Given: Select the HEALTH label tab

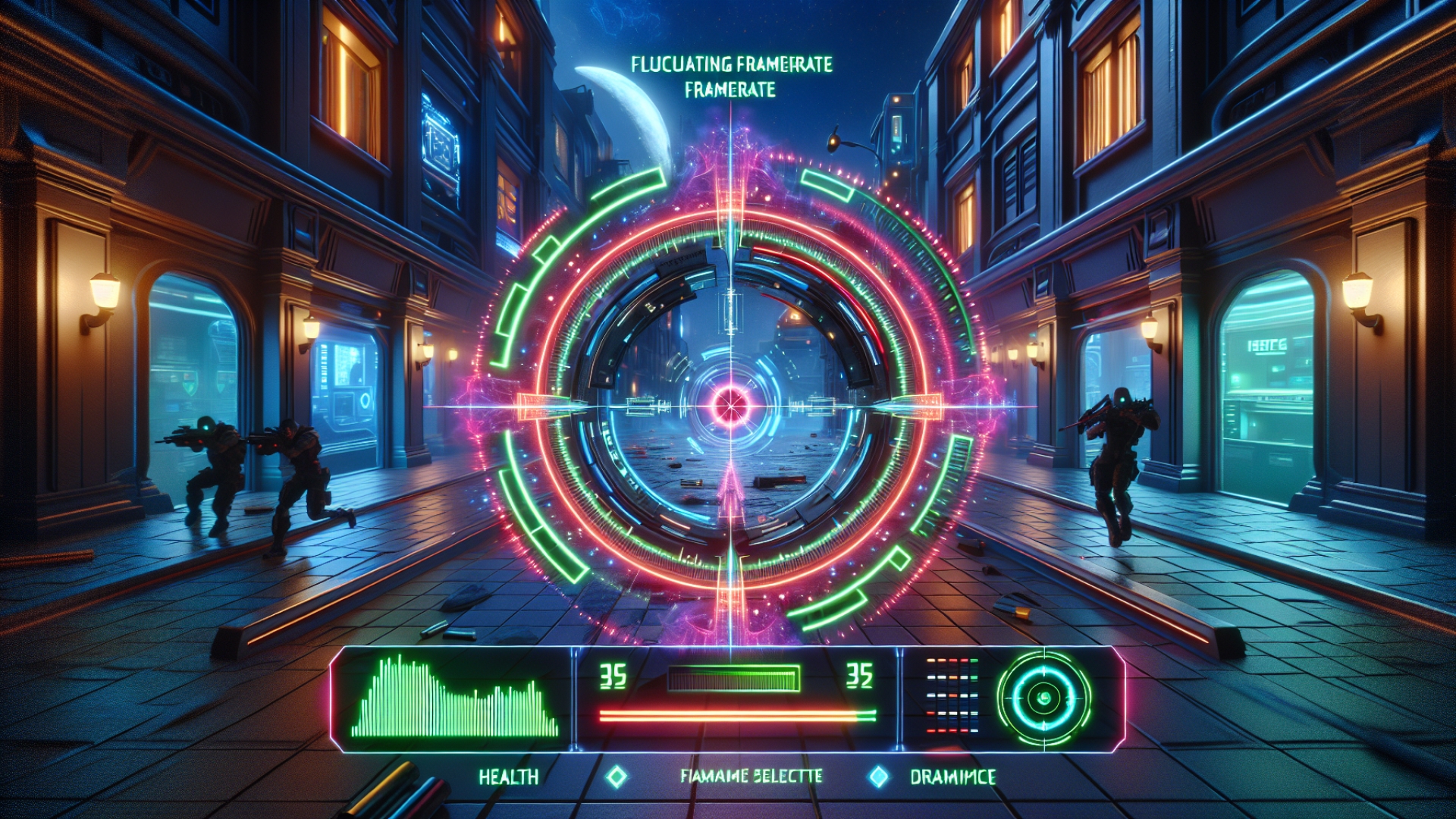Looking at the screenshot, I should (508, 777).
